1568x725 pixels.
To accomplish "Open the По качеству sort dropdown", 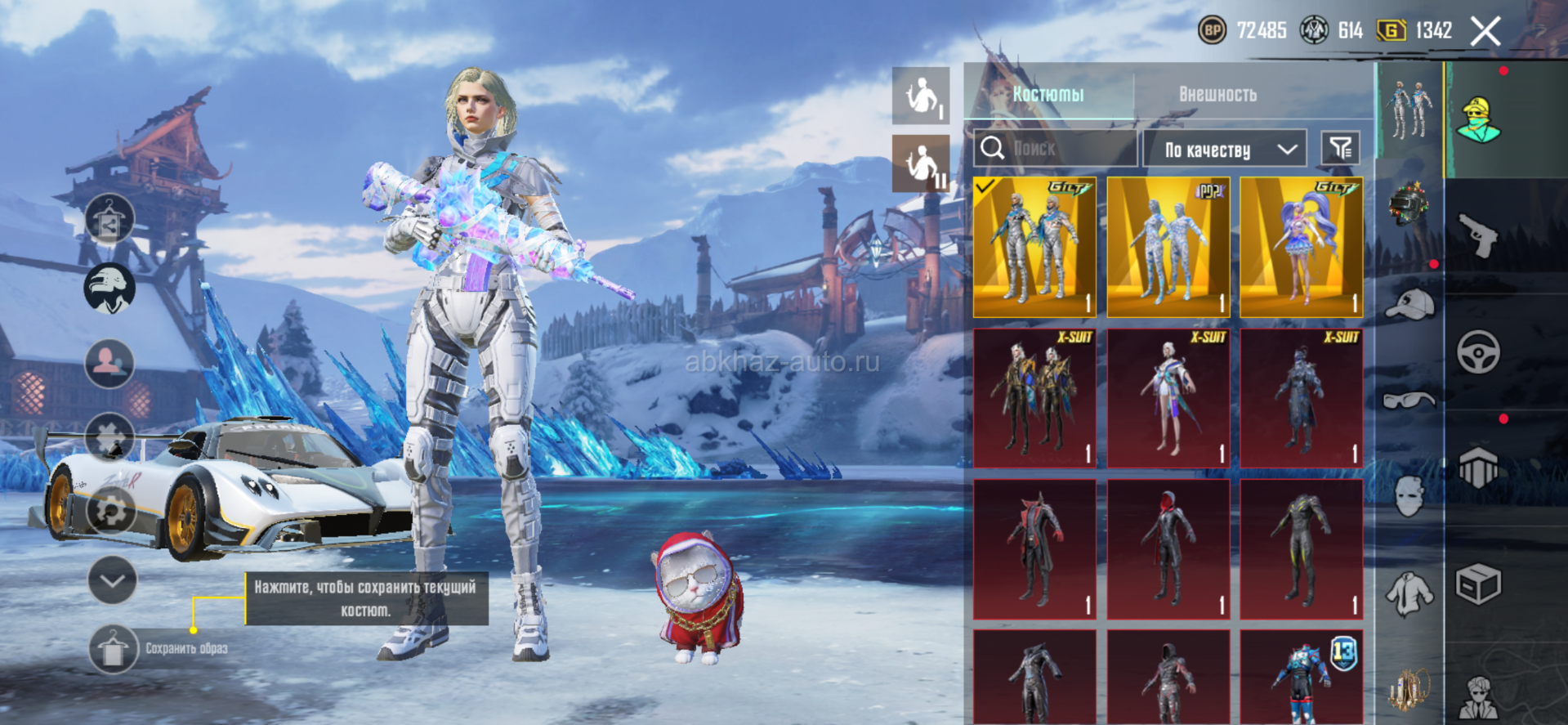I will 1224,150.
